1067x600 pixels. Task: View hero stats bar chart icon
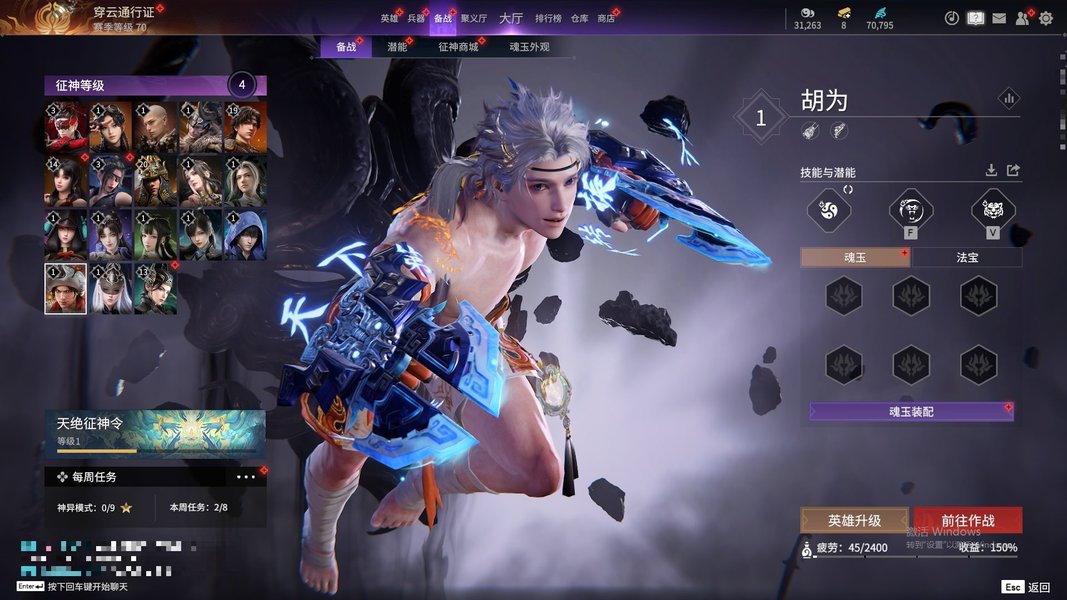[x=1008, y=98]
